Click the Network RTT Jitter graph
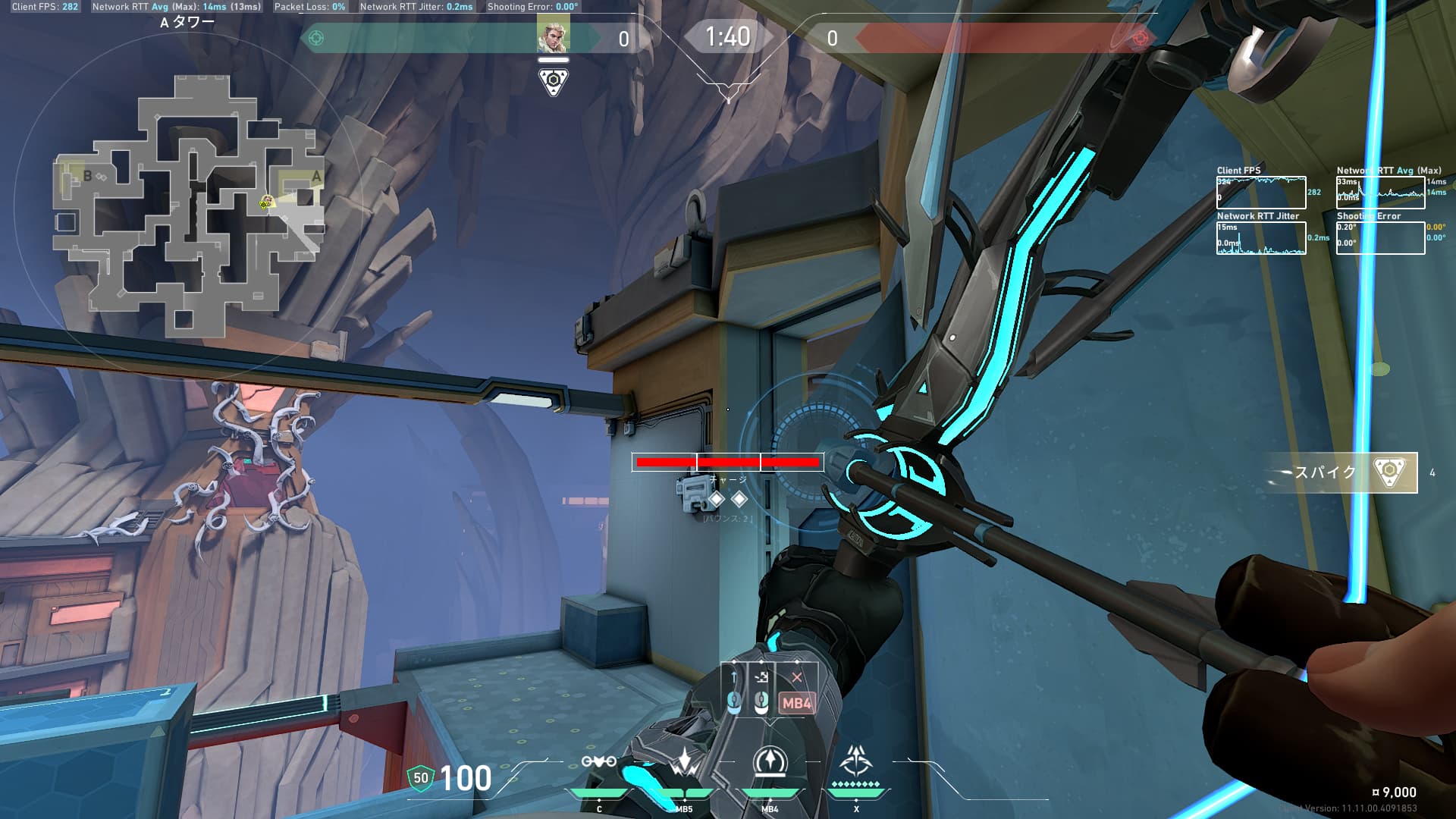 click(1261, 238)
